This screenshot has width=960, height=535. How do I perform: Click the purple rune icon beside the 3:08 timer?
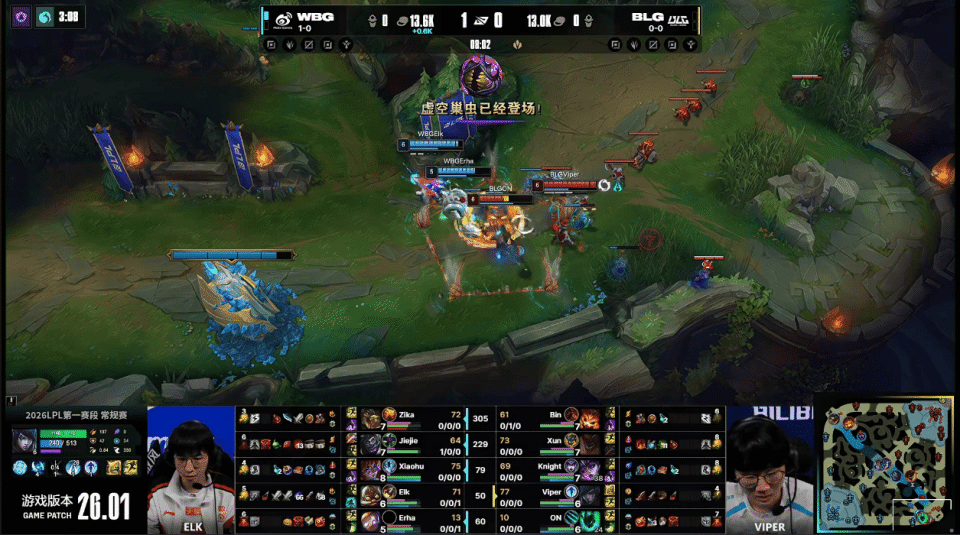tap(20, 16)
